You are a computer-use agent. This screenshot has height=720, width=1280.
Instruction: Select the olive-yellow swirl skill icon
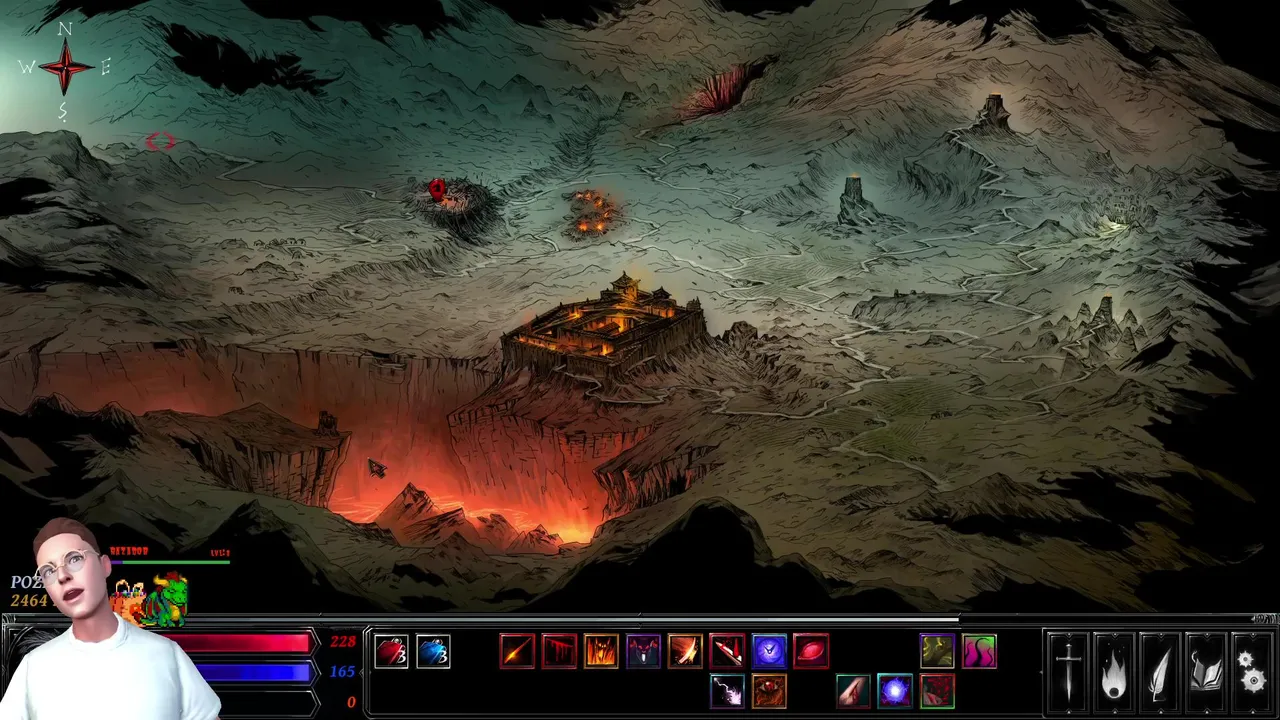click(x=937, y=652)
